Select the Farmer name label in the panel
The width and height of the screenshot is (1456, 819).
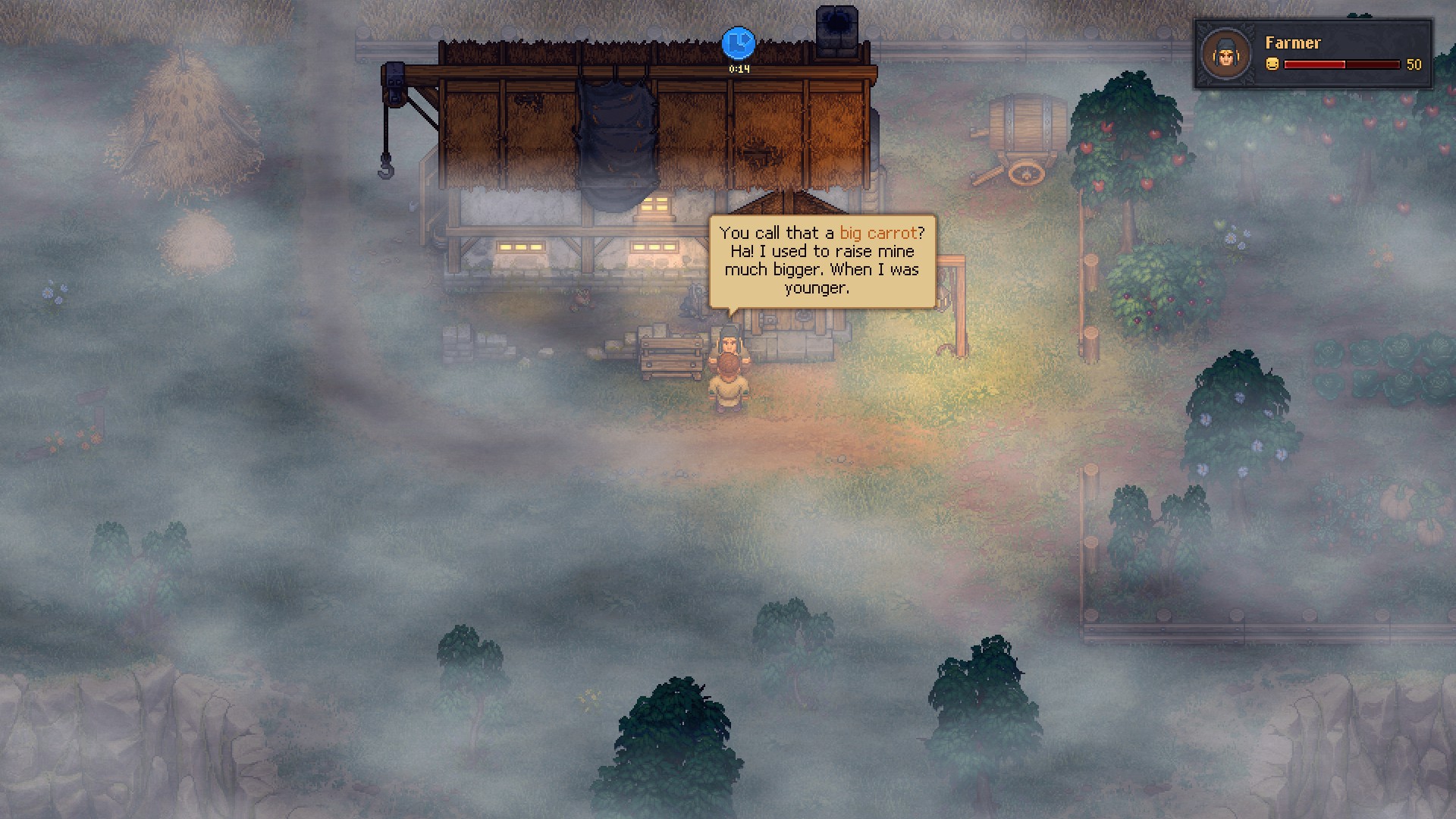[1291, 43]
